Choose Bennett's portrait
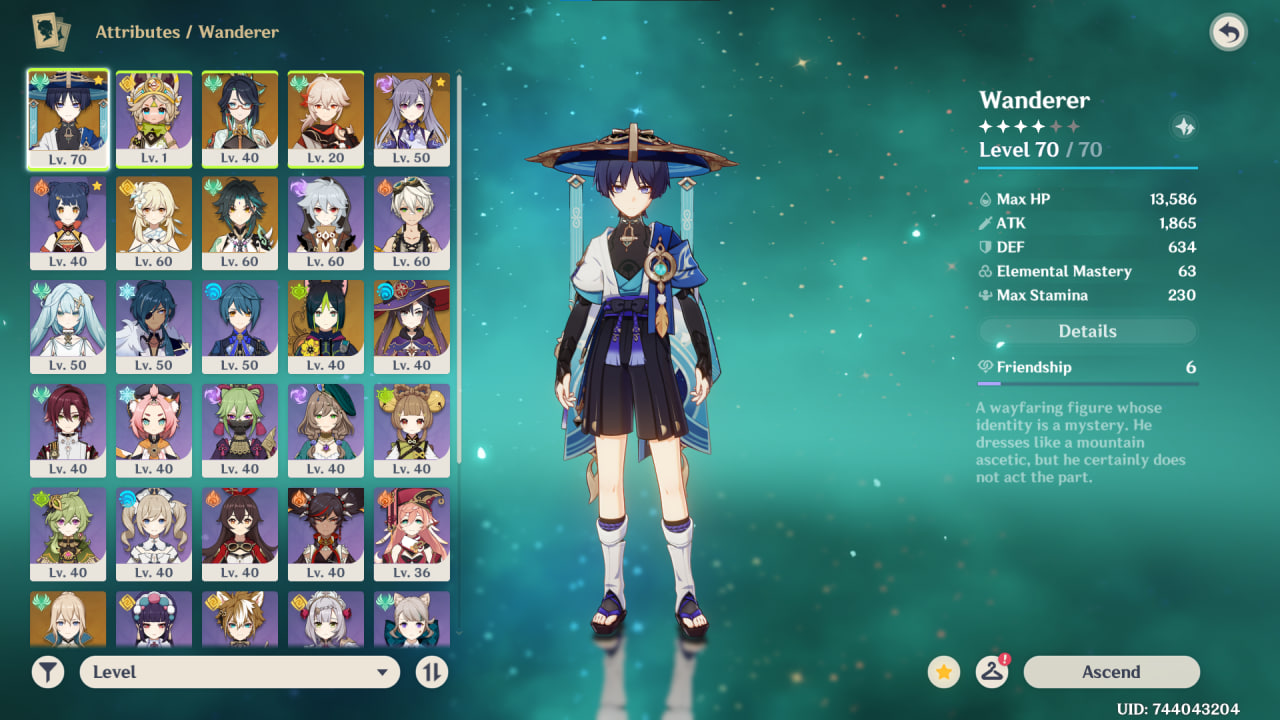The height and width of the screenshot is (720, 1280). 412,222
